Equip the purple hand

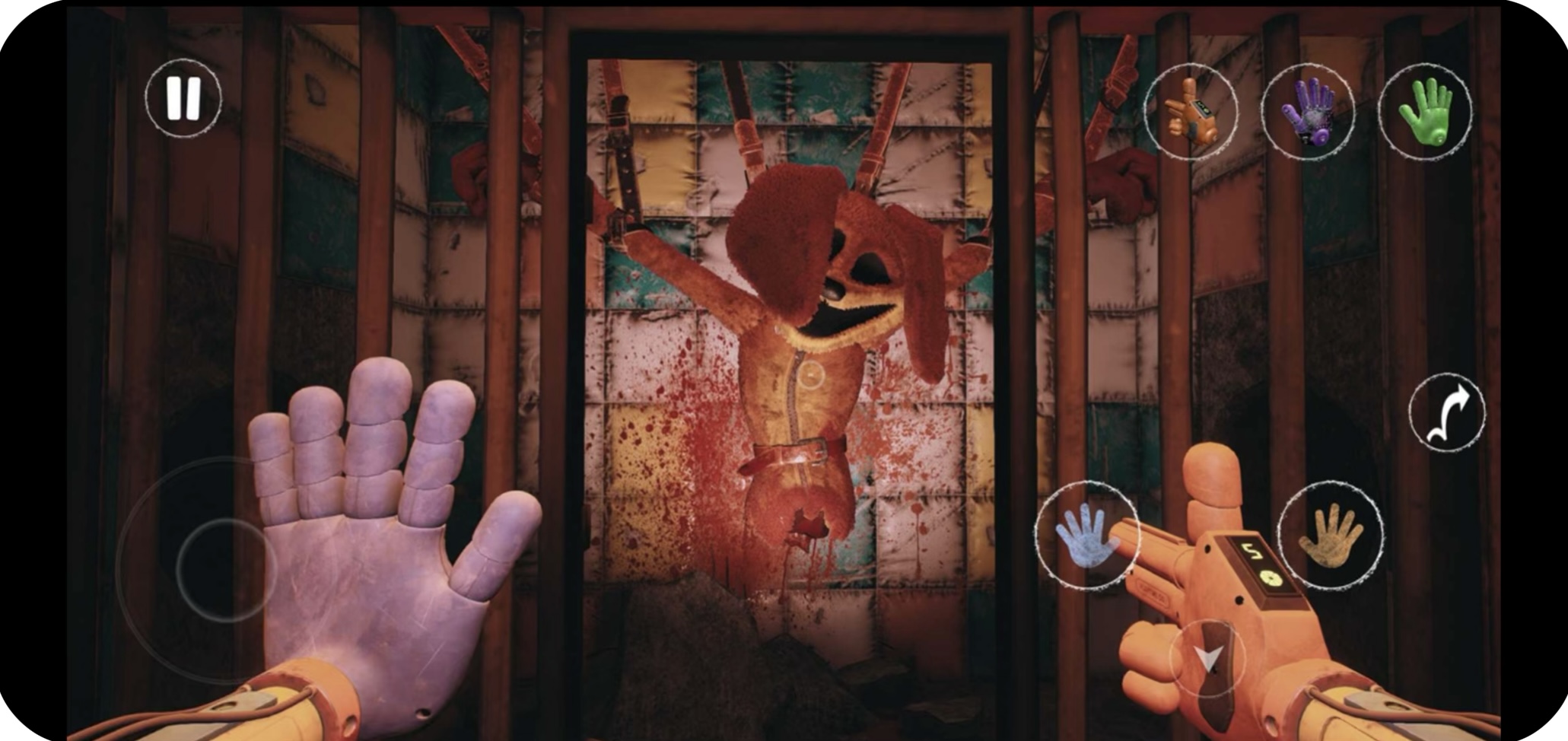[x=1307, y=112]
